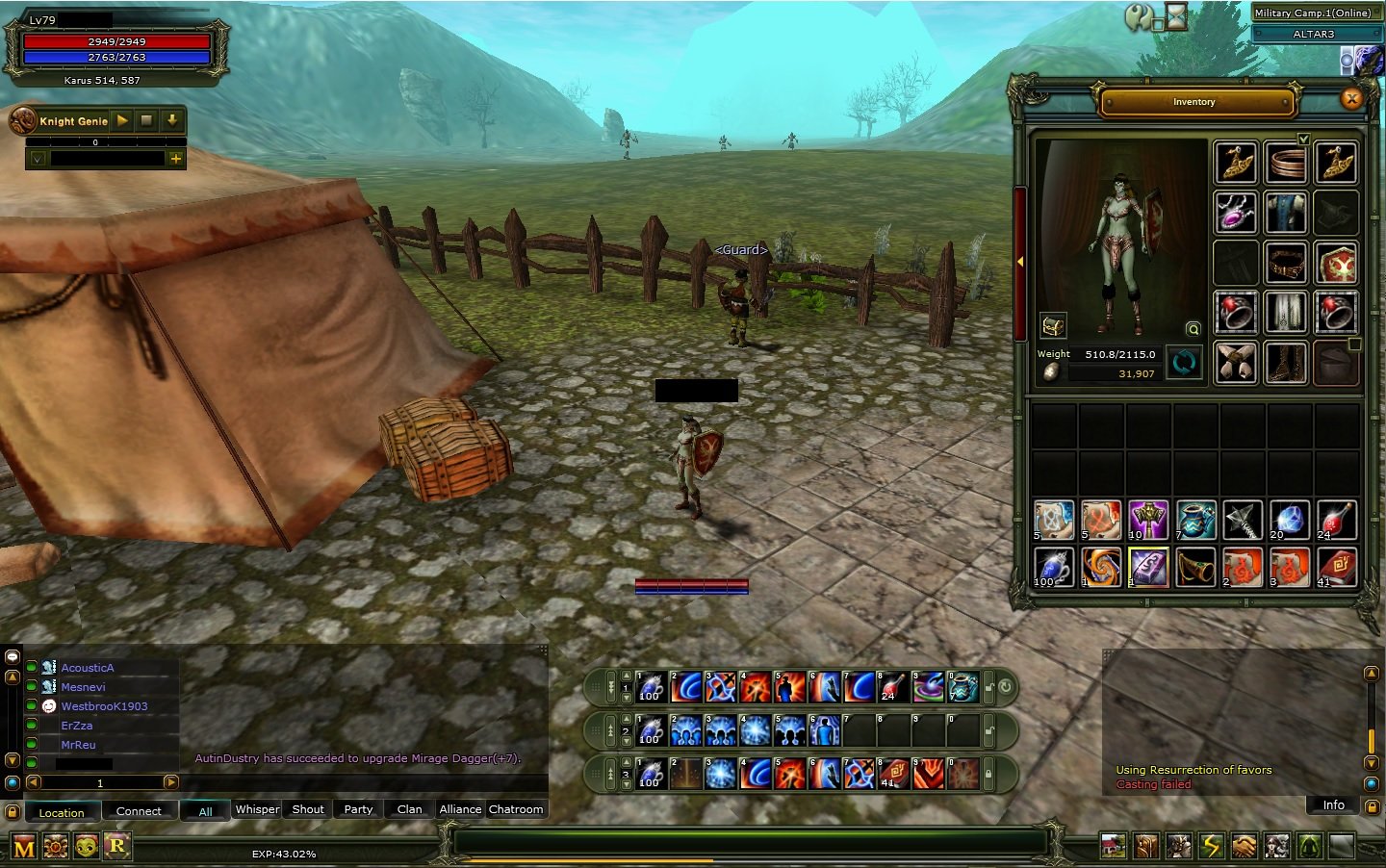Click the Info button near the message log
Image resolution: width=1386 pixels, height=868 pixels.
tap(1332, 805)
